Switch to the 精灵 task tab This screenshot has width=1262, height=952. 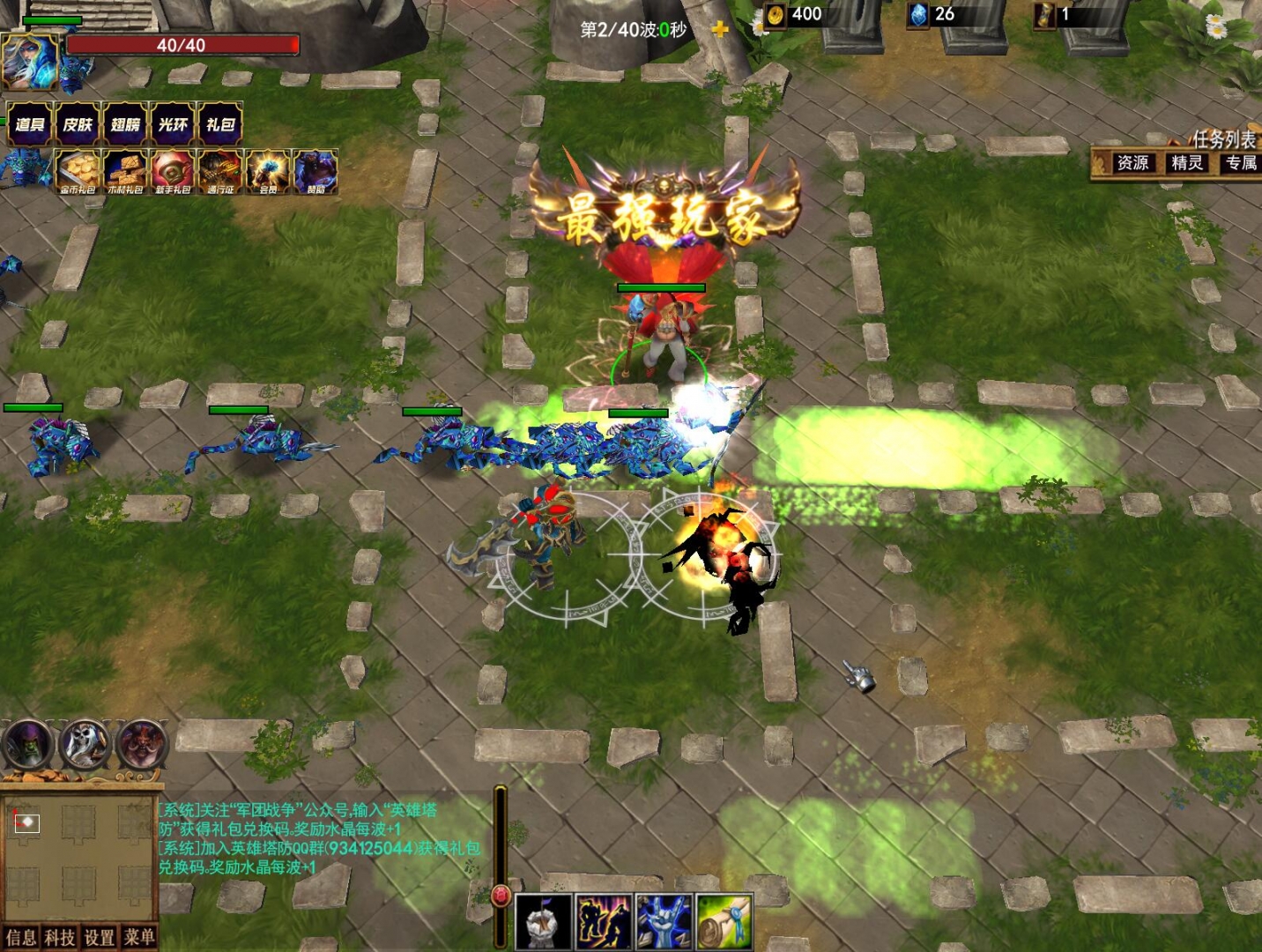1185,164
